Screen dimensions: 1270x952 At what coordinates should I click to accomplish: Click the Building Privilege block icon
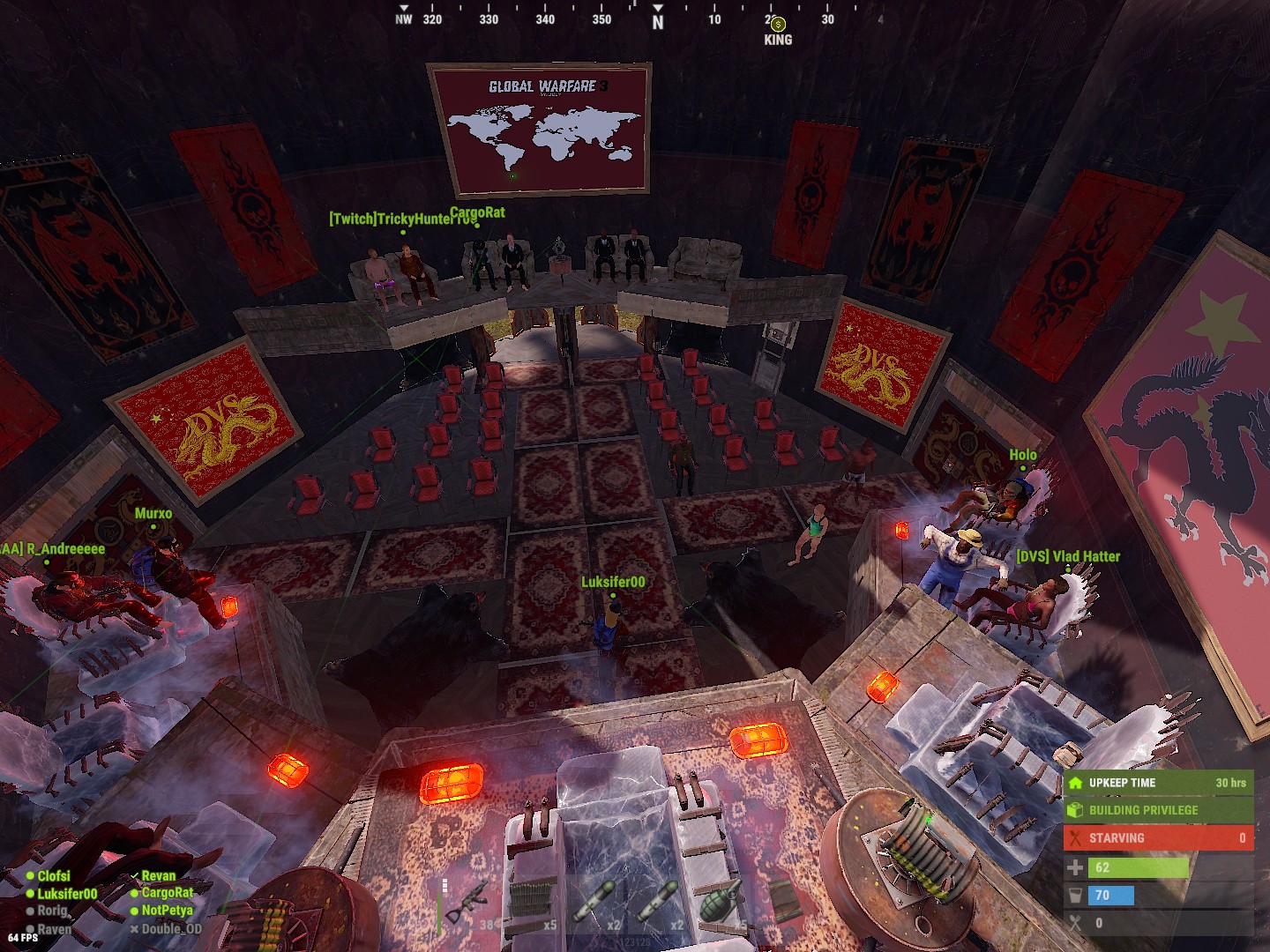[1077, 809]
